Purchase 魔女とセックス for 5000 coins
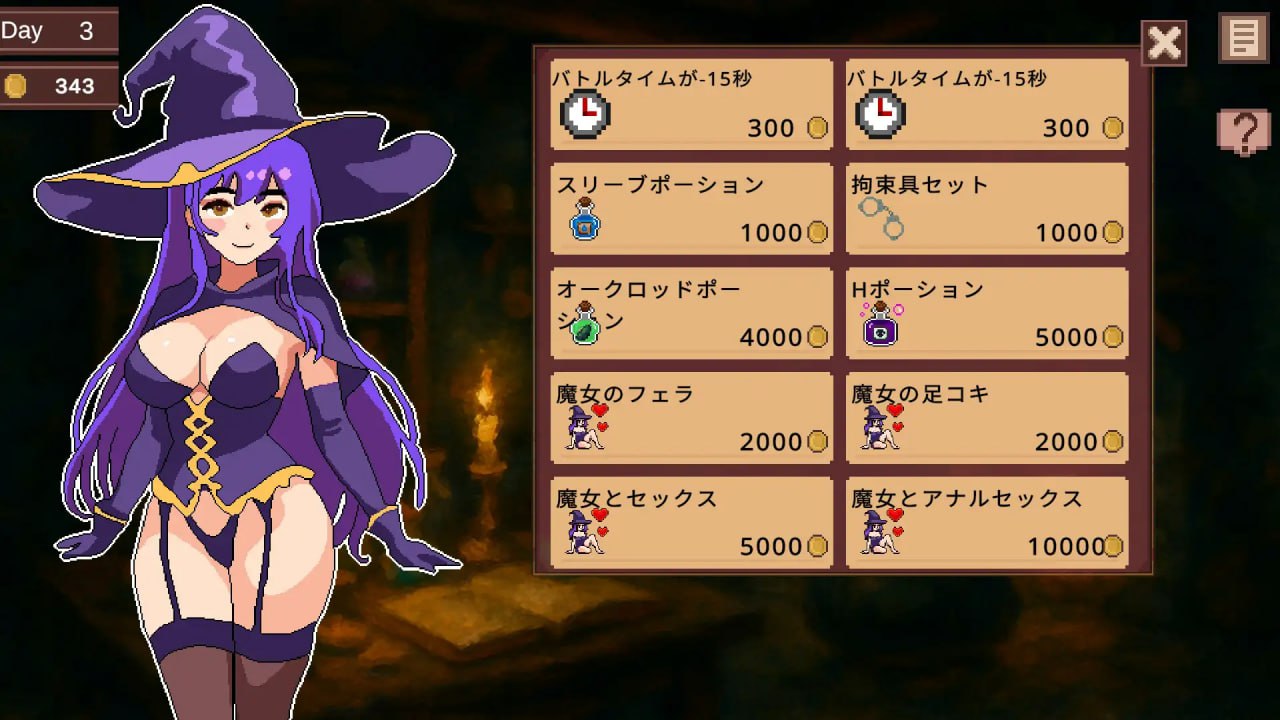Viewport: 1280px width, 720px height. coord(690,521)
